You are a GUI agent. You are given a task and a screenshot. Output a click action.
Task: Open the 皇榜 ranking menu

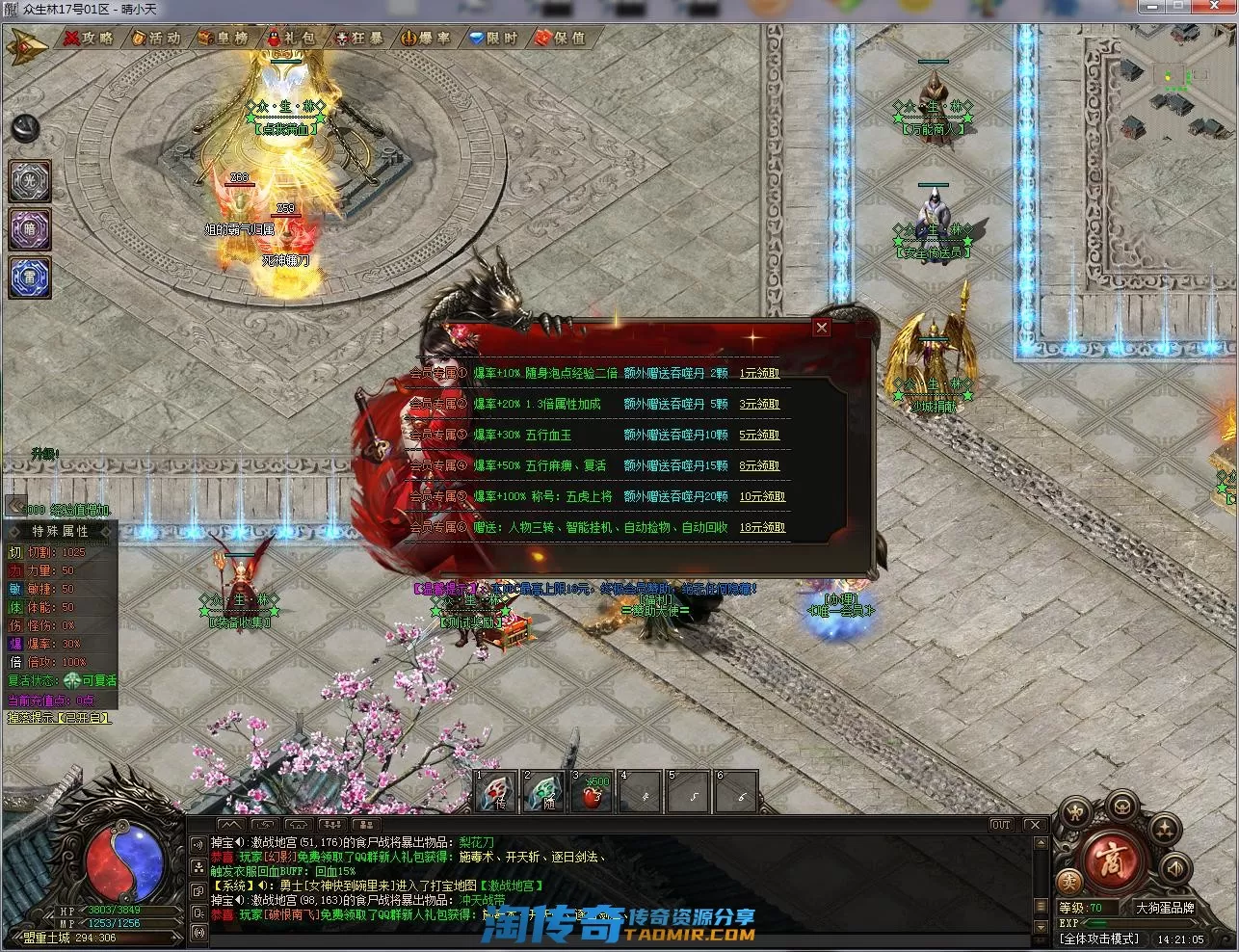click(x=223, y=39)
